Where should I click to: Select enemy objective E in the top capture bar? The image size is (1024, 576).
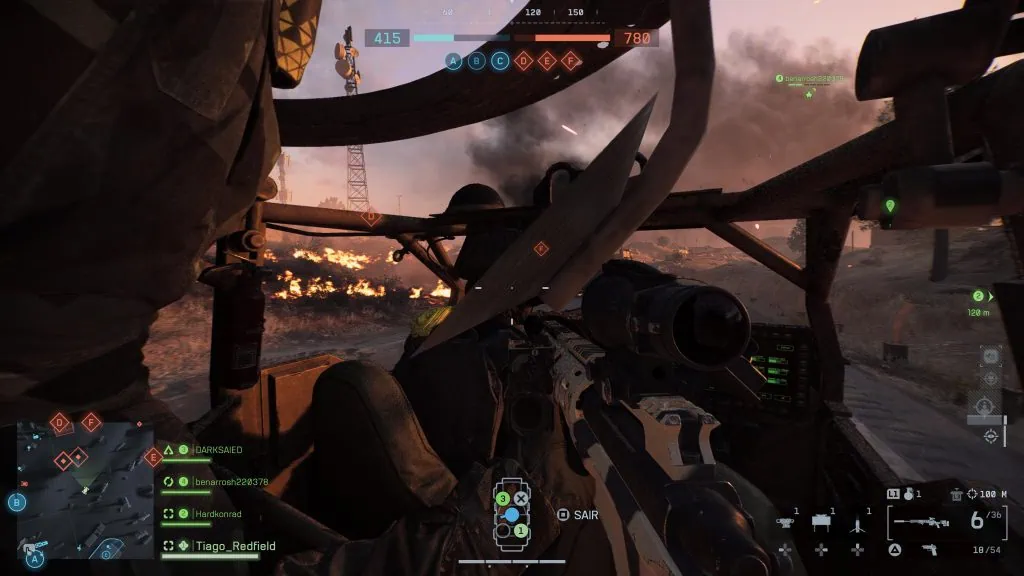(547, 61)
